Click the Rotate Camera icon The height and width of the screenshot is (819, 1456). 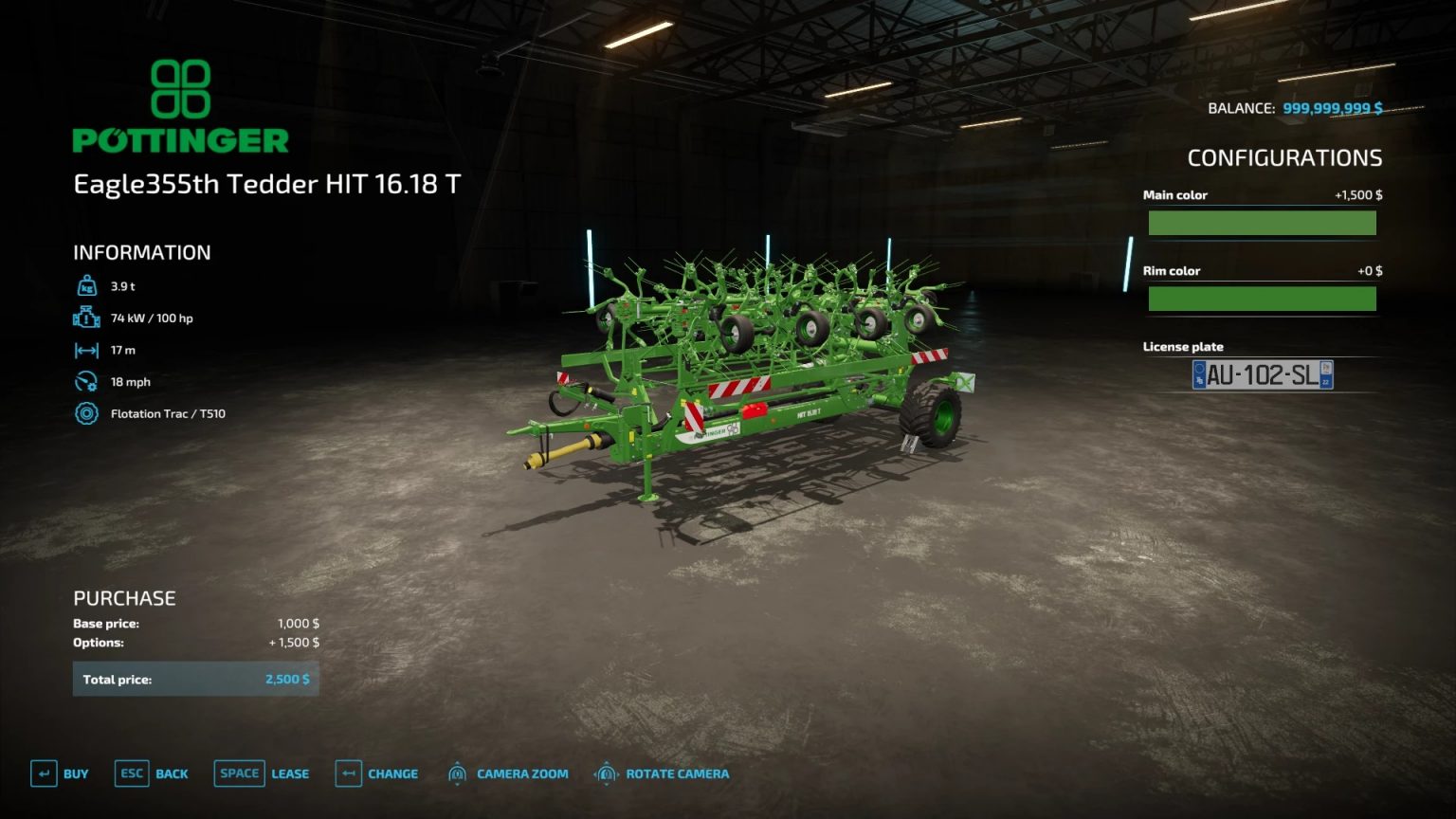(x=606, y=773)
